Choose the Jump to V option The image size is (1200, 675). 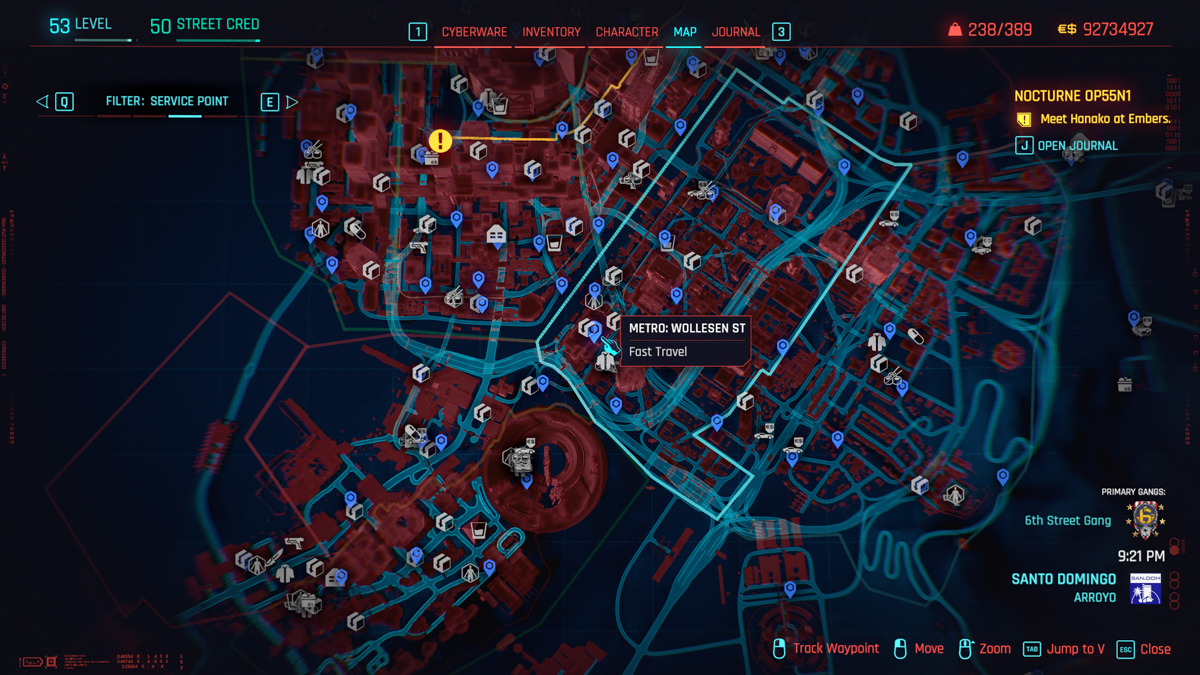click(1075, 649)
